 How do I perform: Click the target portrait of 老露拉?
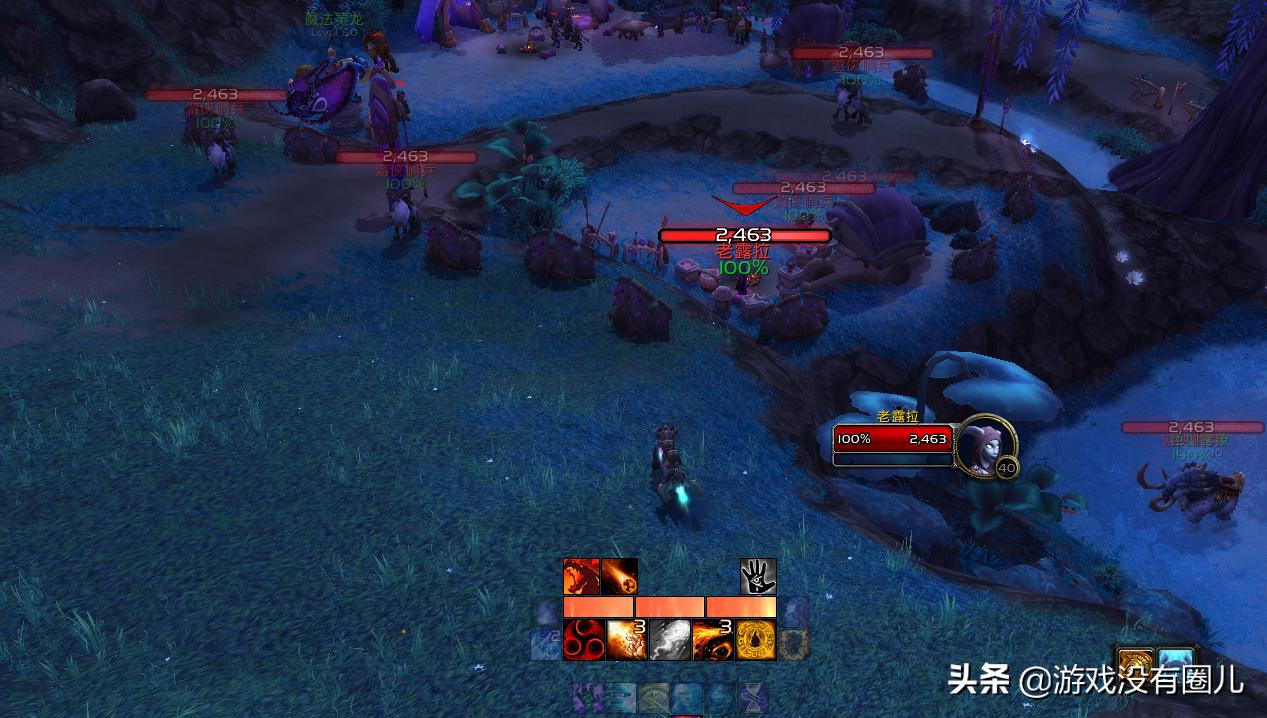(985, 445)
